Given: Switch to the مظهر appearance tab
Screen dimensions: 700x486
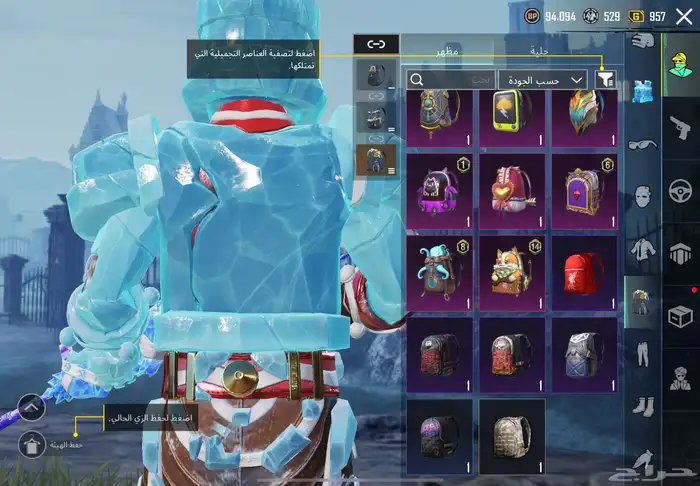Looking at the screenshot, I should [x=447, y=48].
